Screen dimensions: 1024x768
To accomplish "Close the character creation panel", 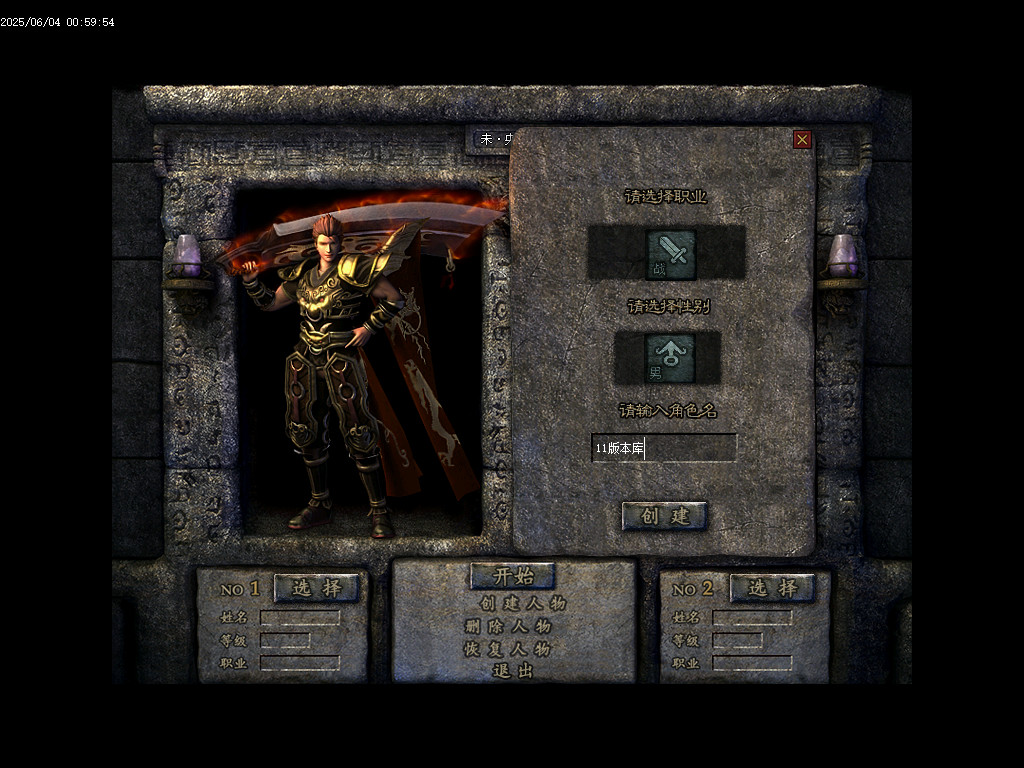I will (x=802, y=140).
